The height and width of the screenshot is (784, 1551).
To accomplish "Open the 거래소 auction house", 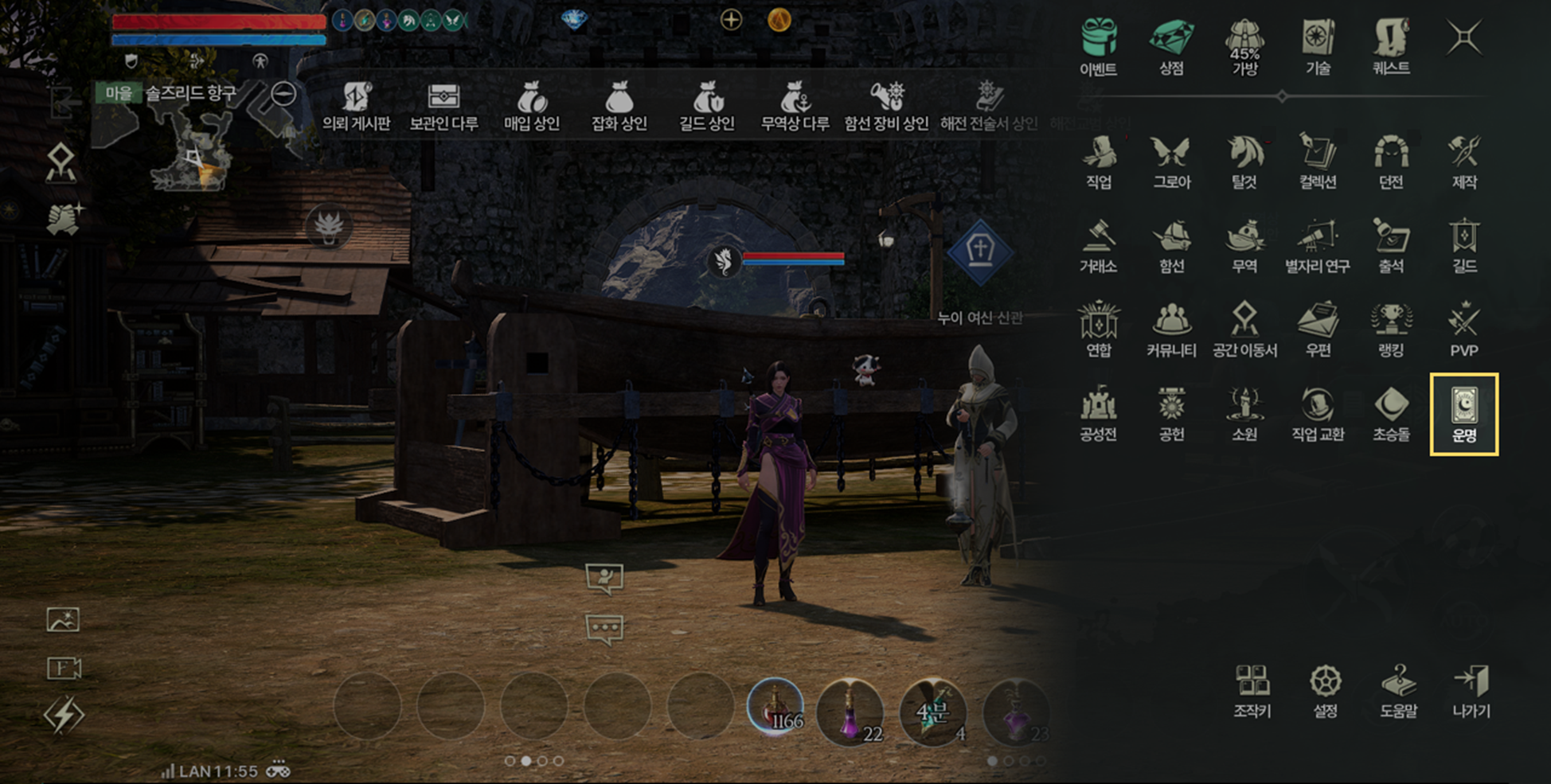I will (x=1098, y=246).
